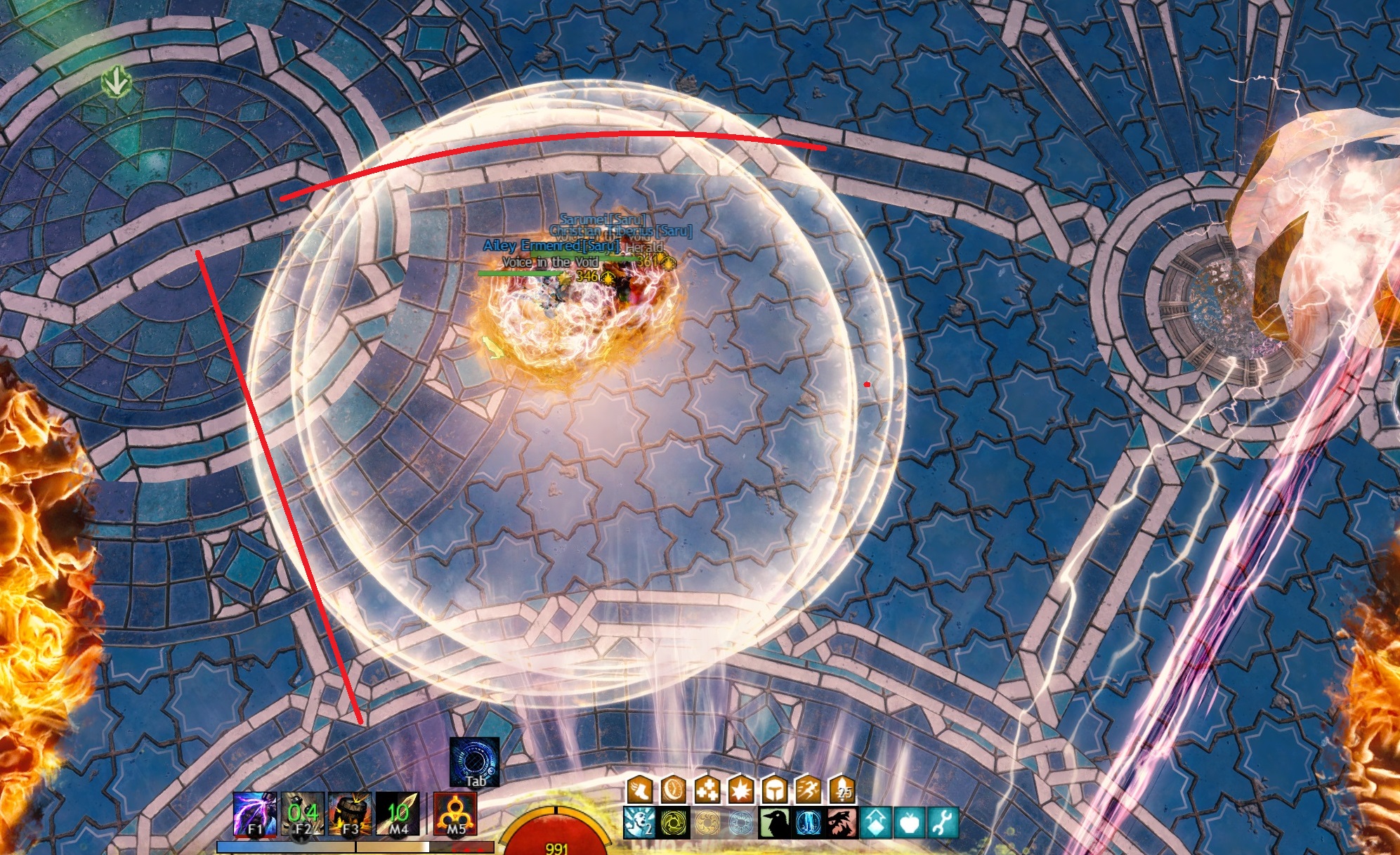The width and height of the screenshot is (1400, 855).
Task: Click the sword might boon with 25 stacks
Action: [x=842, y=790]
